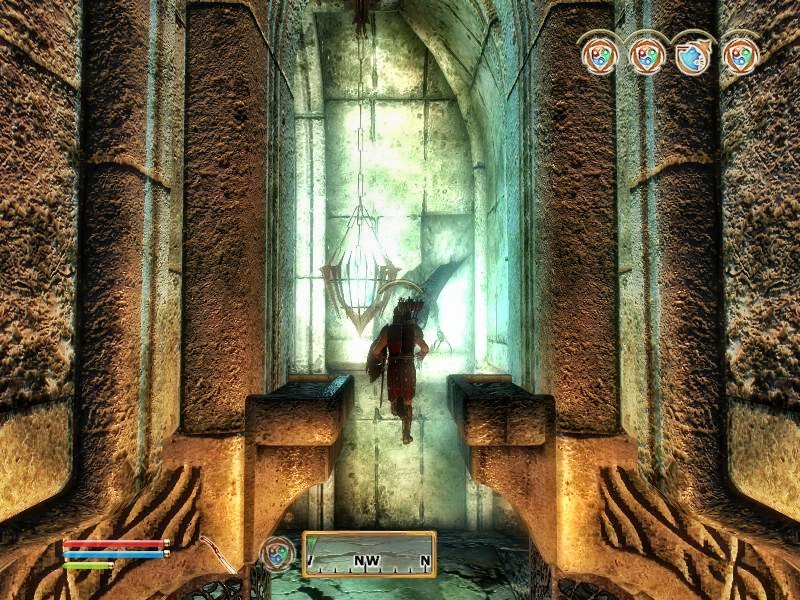Click the equipped weapon icon near the status bars
The image size is (800, 600).
[x=216, y=552]
